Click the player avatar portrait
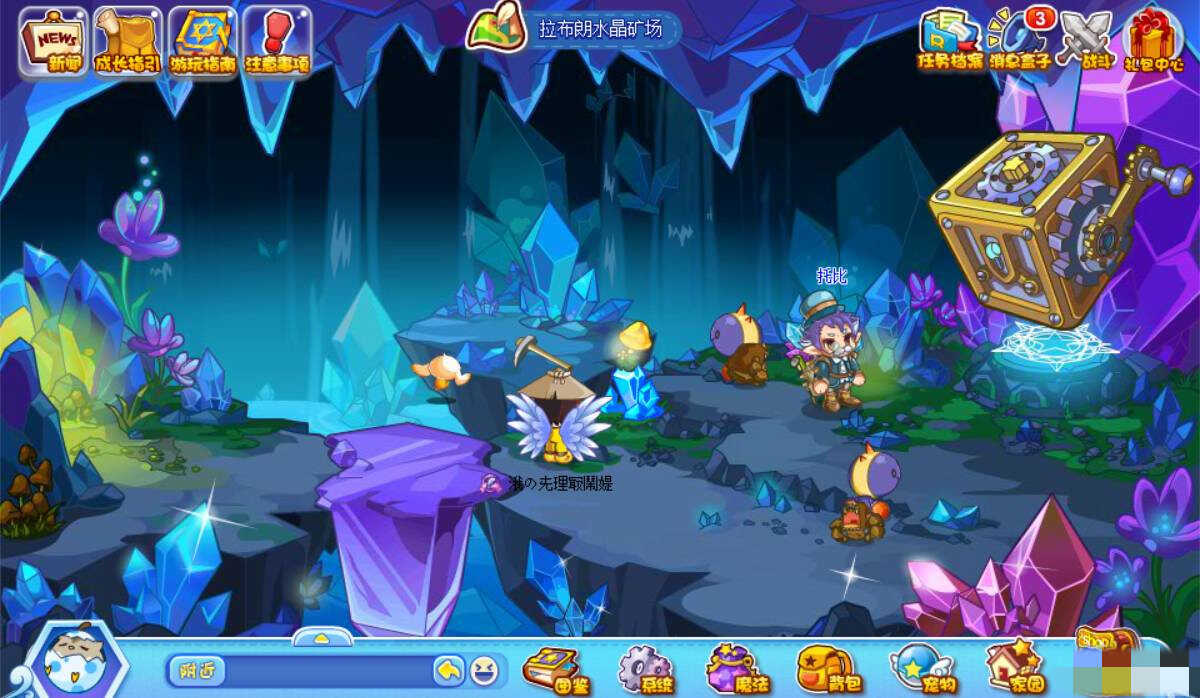 pos(74,662)
